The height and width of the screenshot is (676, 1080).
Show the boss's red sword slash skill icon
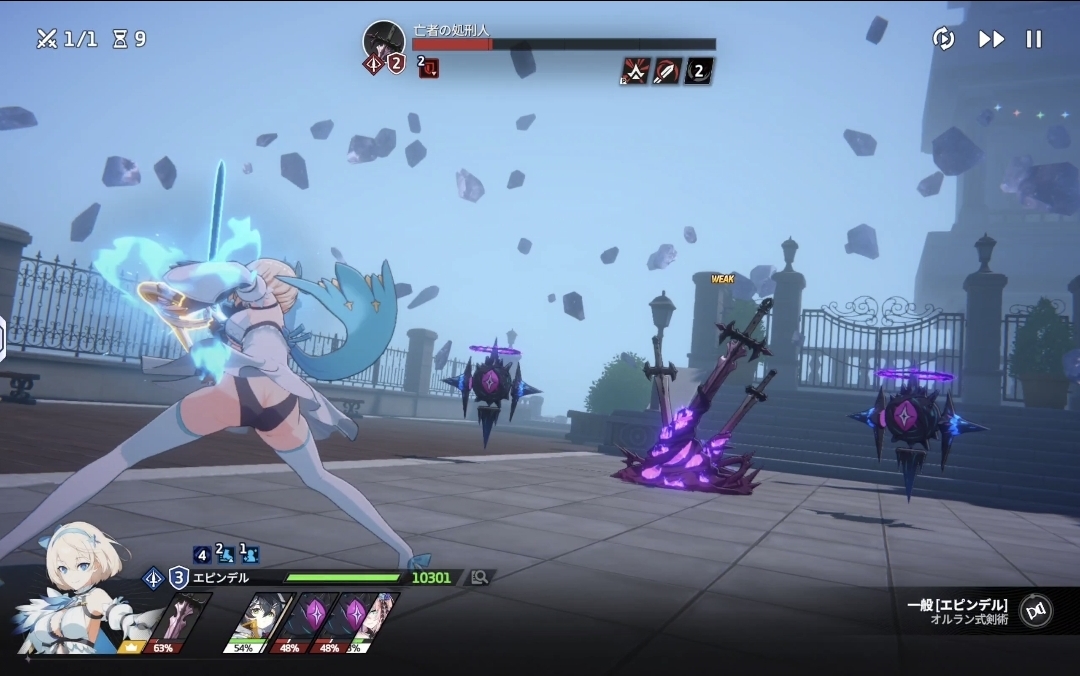click(x=667, y=71)
